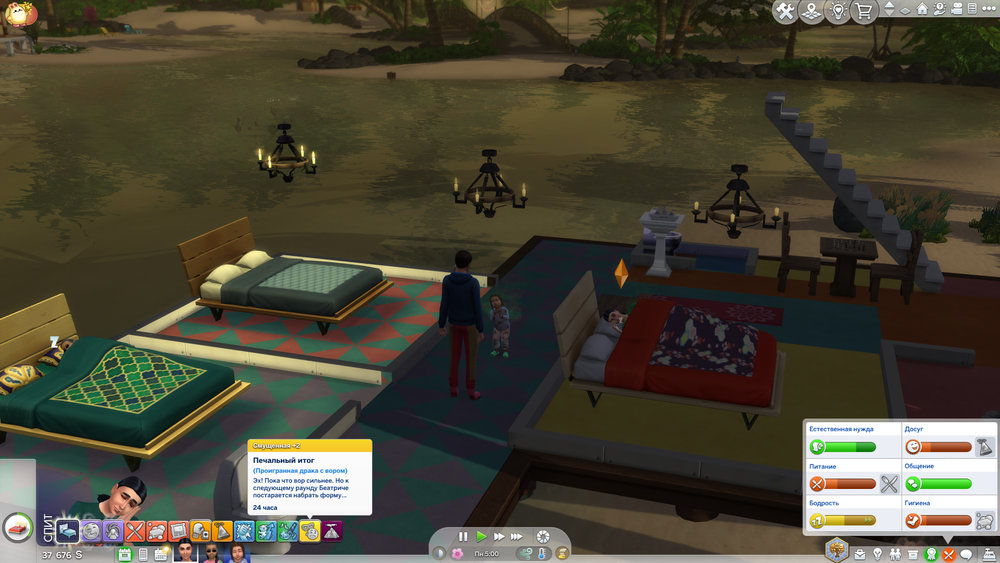Open the shopping cart store button
Screen dimensions: 1000x563
(863, 11)
